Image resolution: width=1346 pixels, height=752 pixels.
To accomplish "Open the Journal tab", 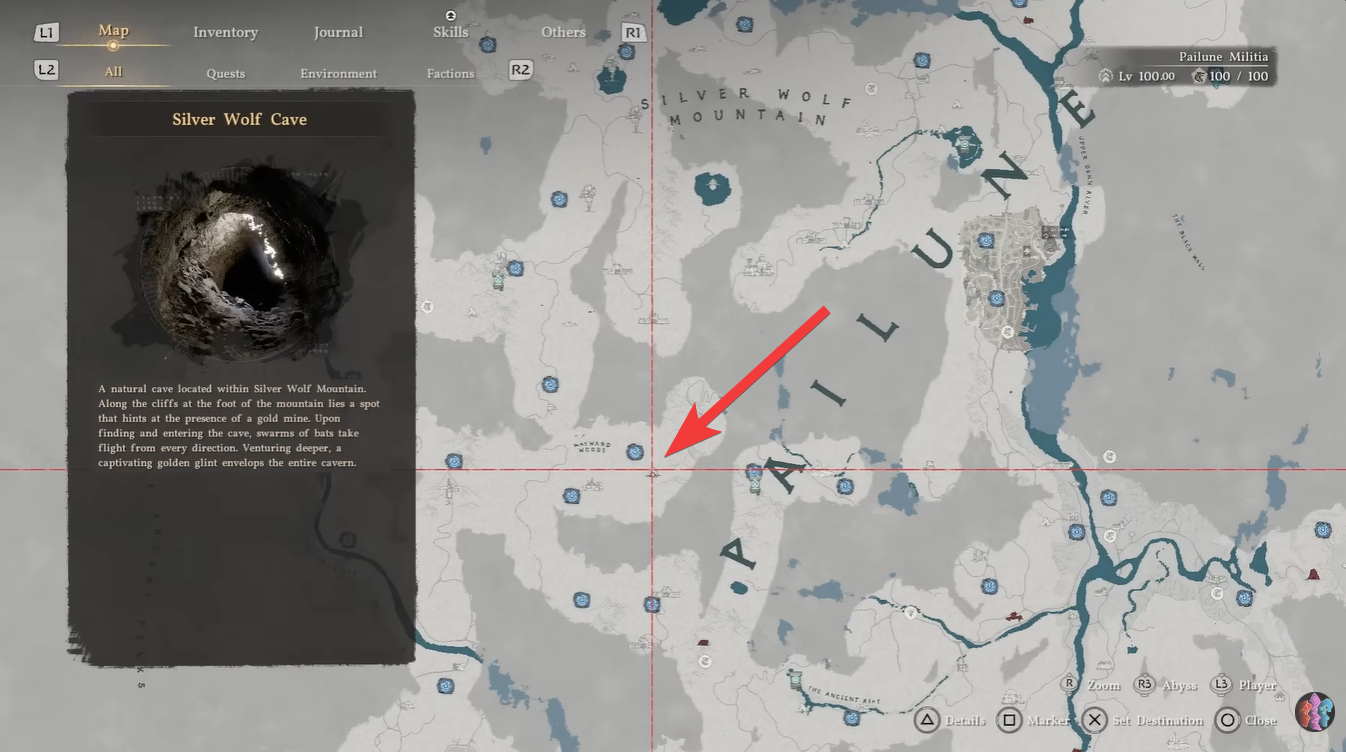I will pyautogui.click(x=338, y=32).
